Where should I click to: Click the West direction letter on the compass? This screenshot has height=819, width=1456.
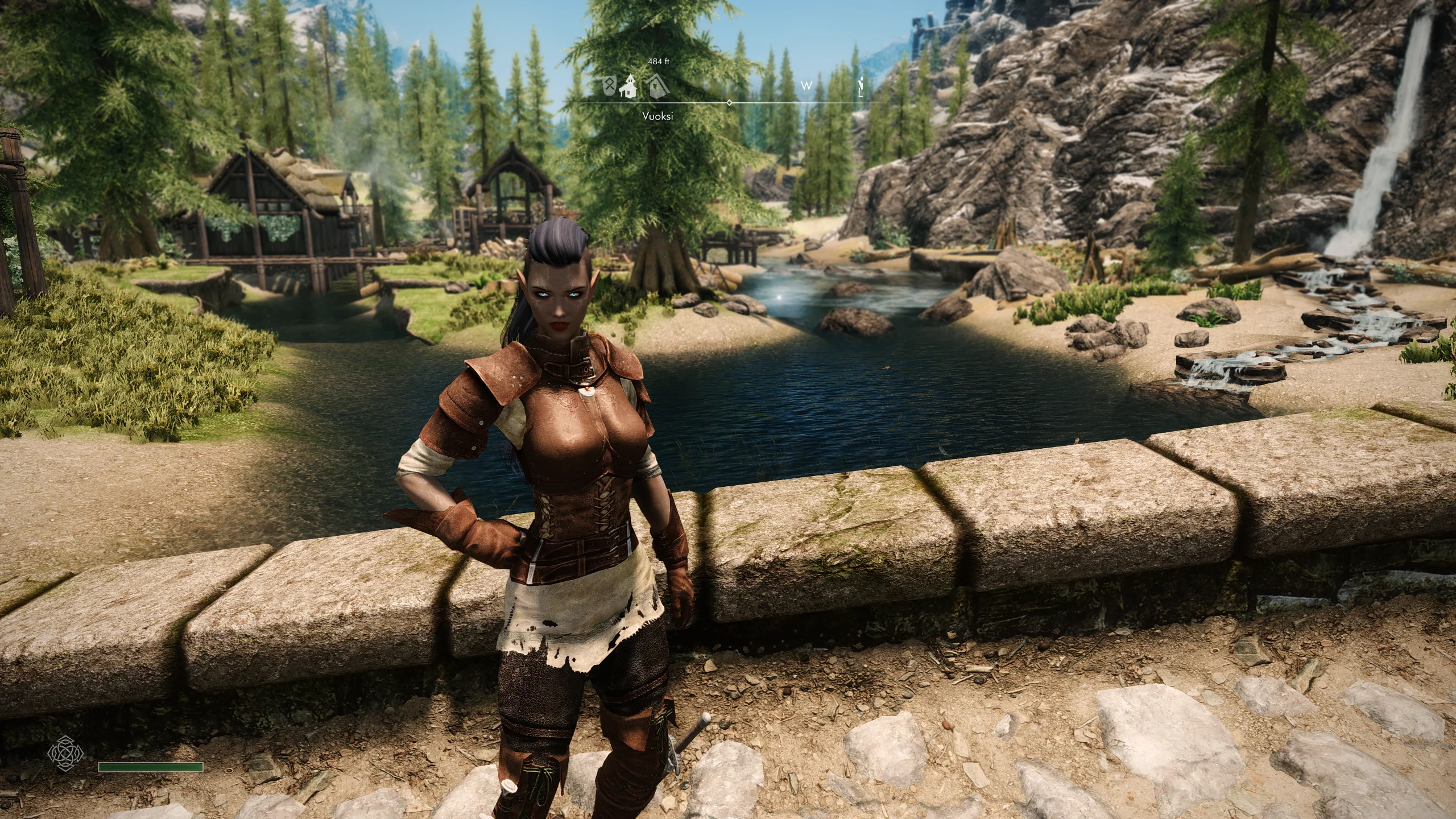click(806, 86)
